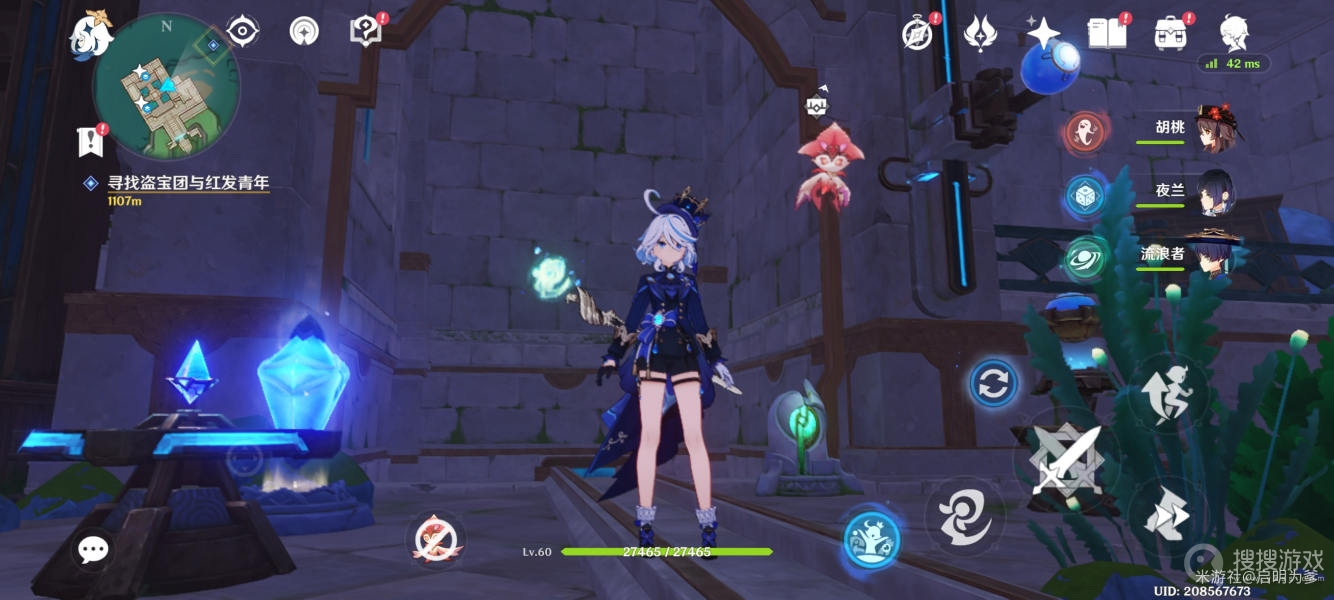Open the wish star icon

[x=1042, y=34]
